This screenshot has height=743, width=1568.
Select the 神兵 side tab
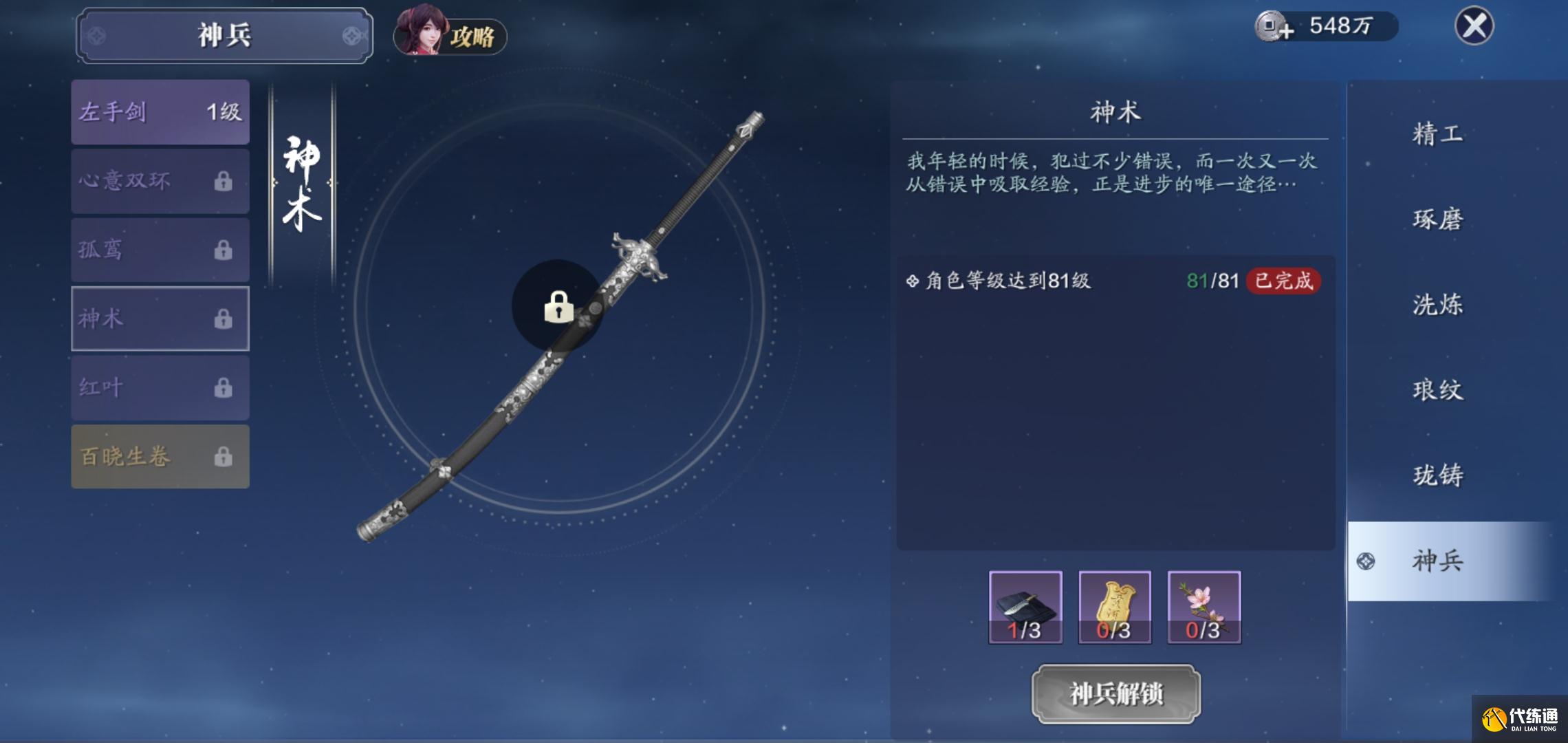point(1437,561)
